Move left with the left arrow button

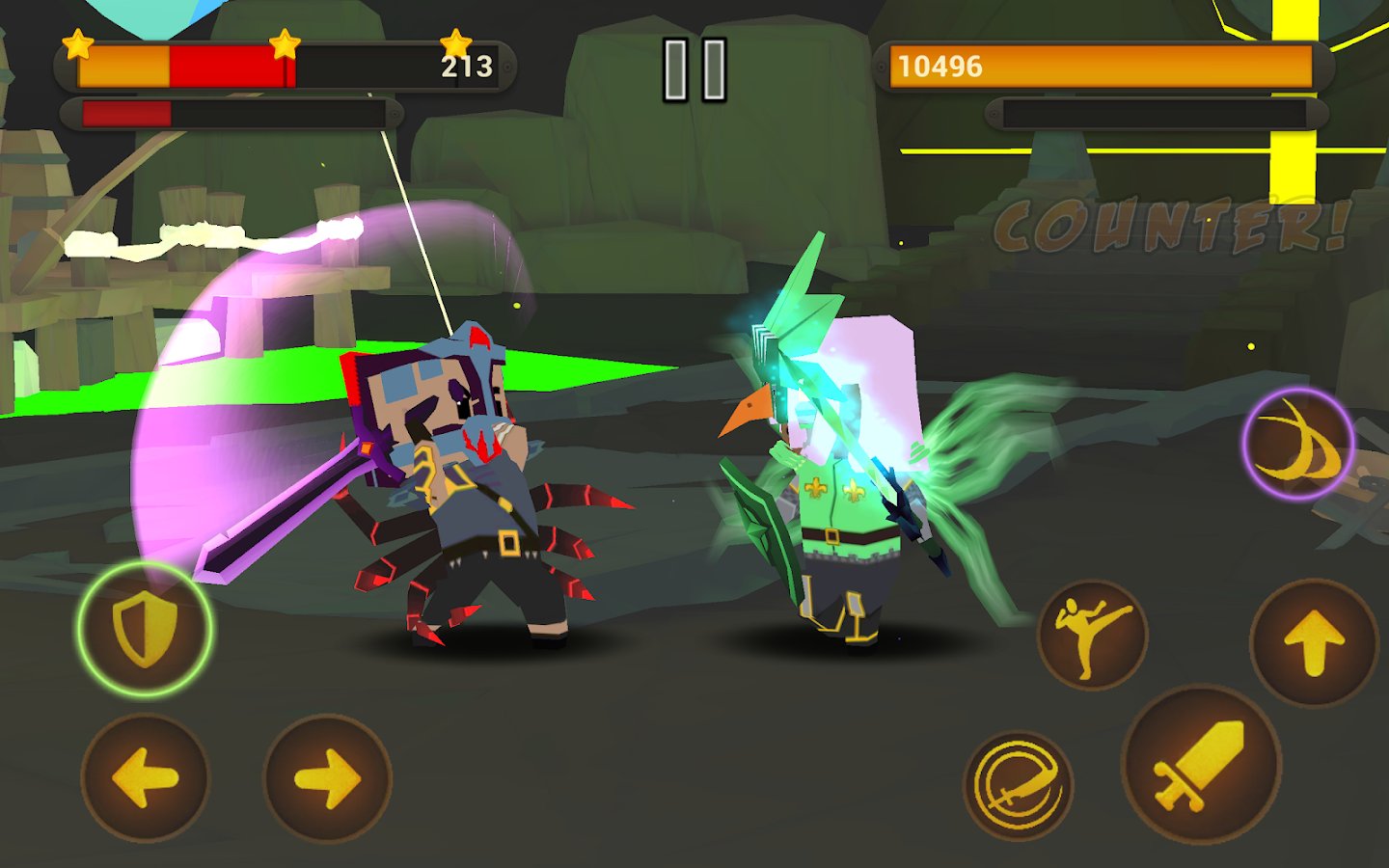click(145, 777)
